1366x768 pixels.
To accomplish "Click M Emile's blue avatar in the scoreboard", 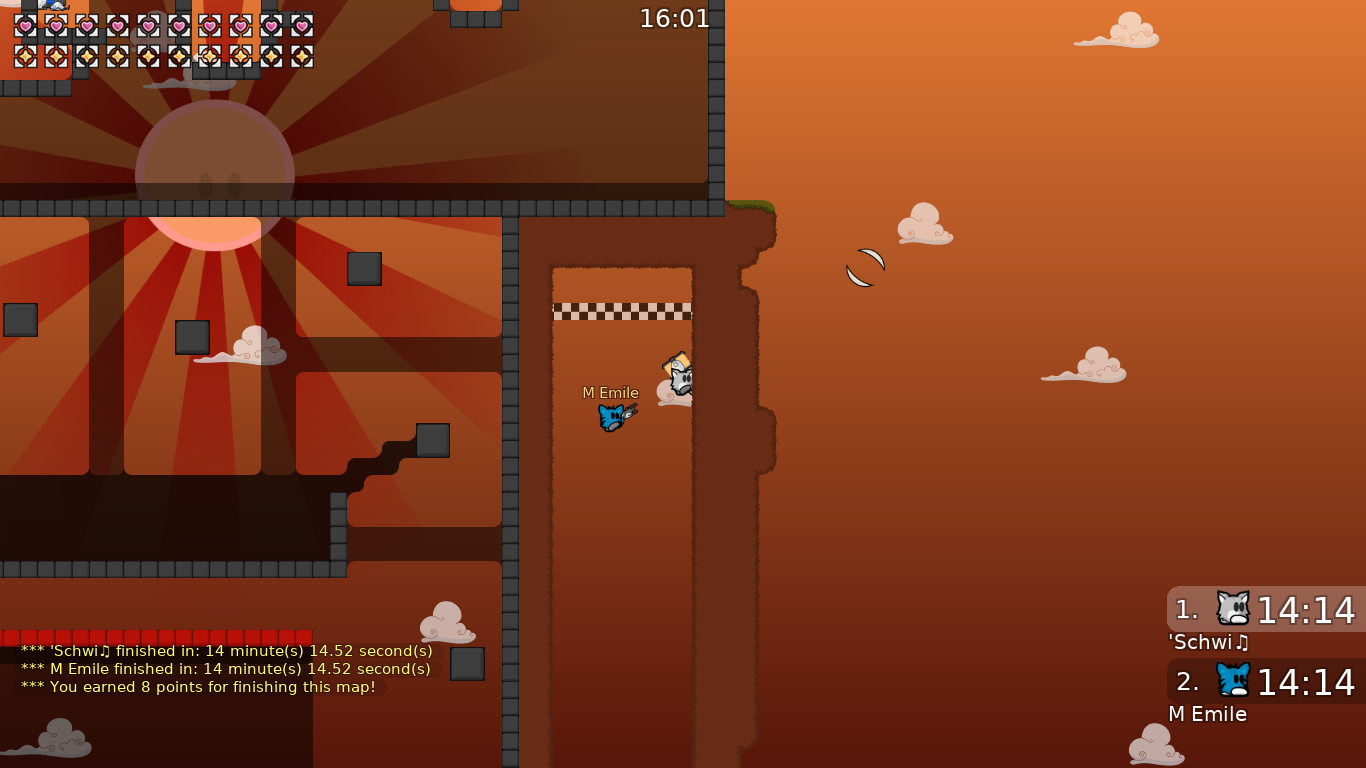I will coord(1231,682).
